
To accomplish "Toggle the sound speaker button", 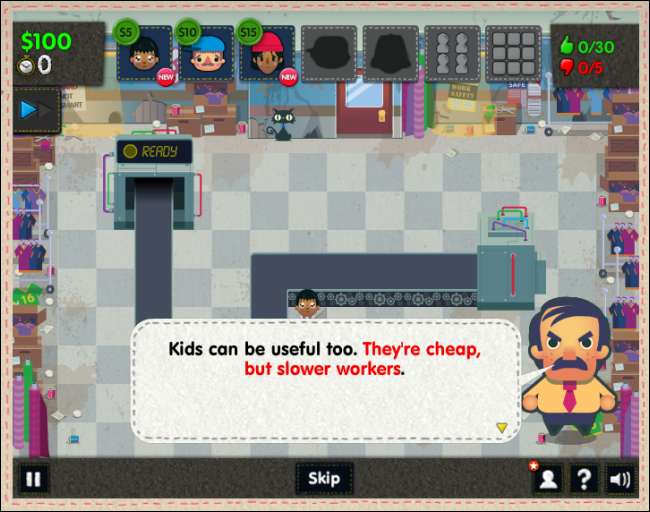I will [620, 478].
